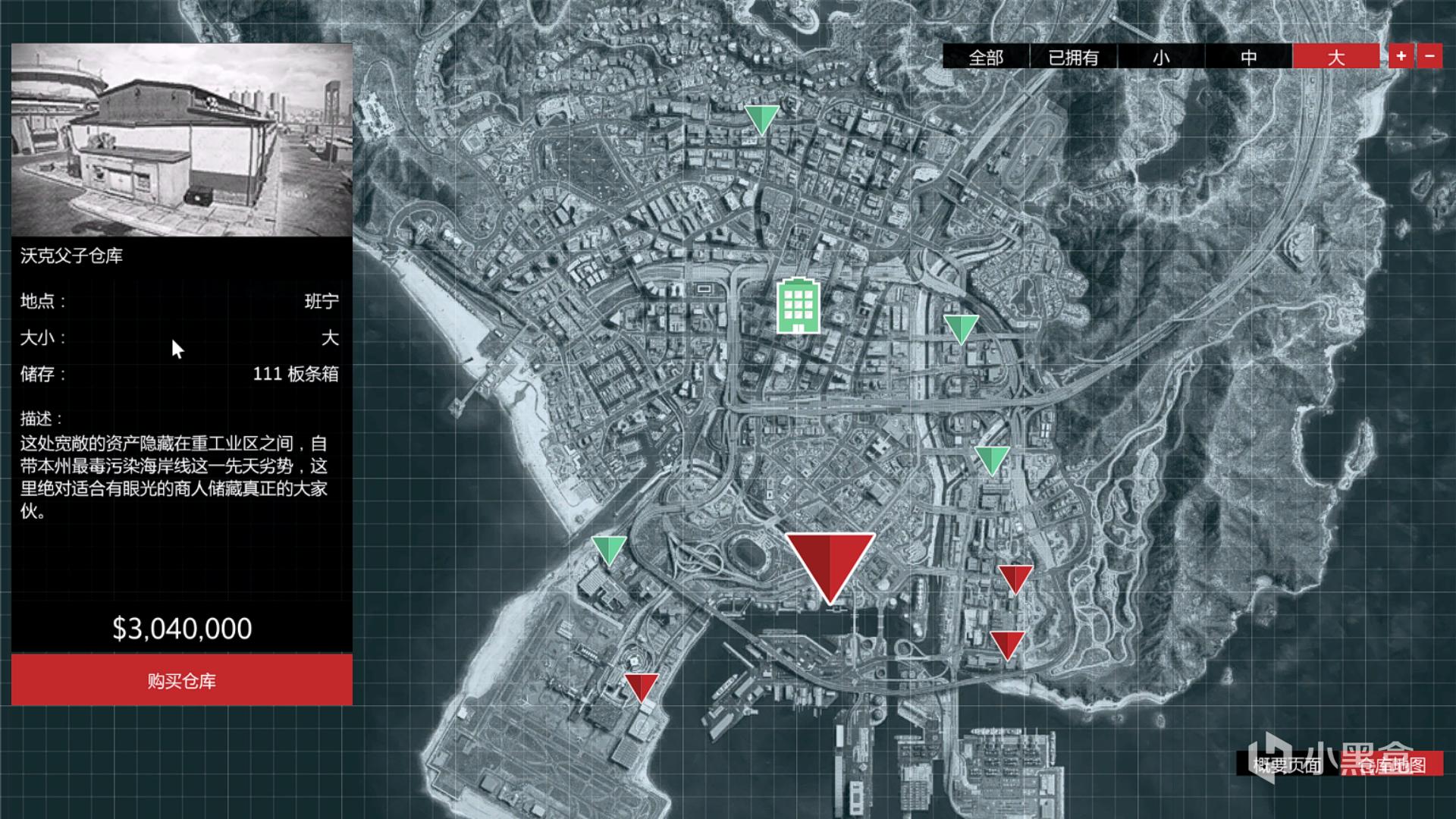This screenshot has height=819, width=1456.
Task: Choose the large (大) warehouse filter
Action: click(1335, 57)
